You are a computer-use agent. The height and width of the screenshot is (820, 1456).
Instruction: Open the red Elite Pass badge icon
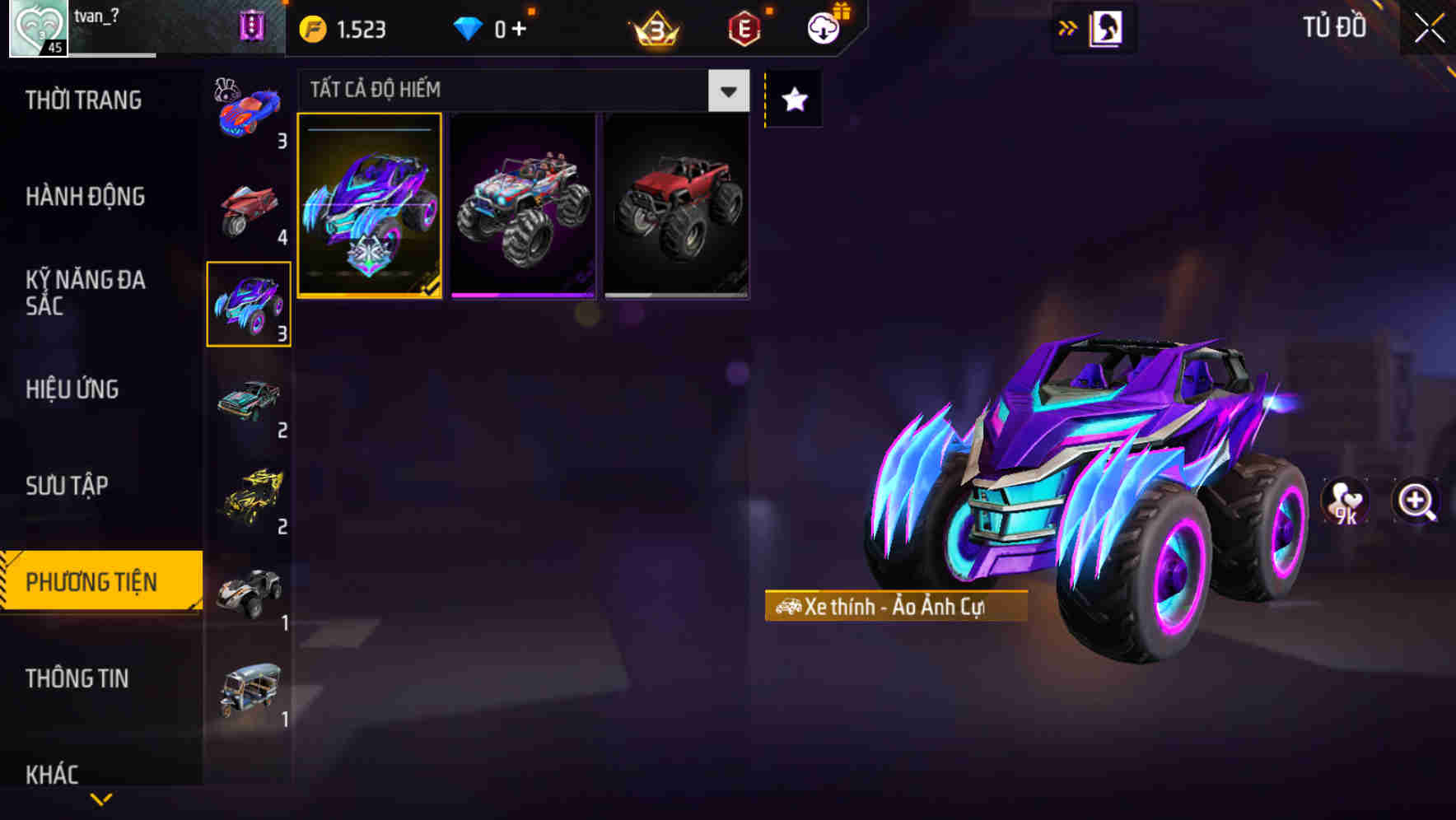(x=744, y=26)
